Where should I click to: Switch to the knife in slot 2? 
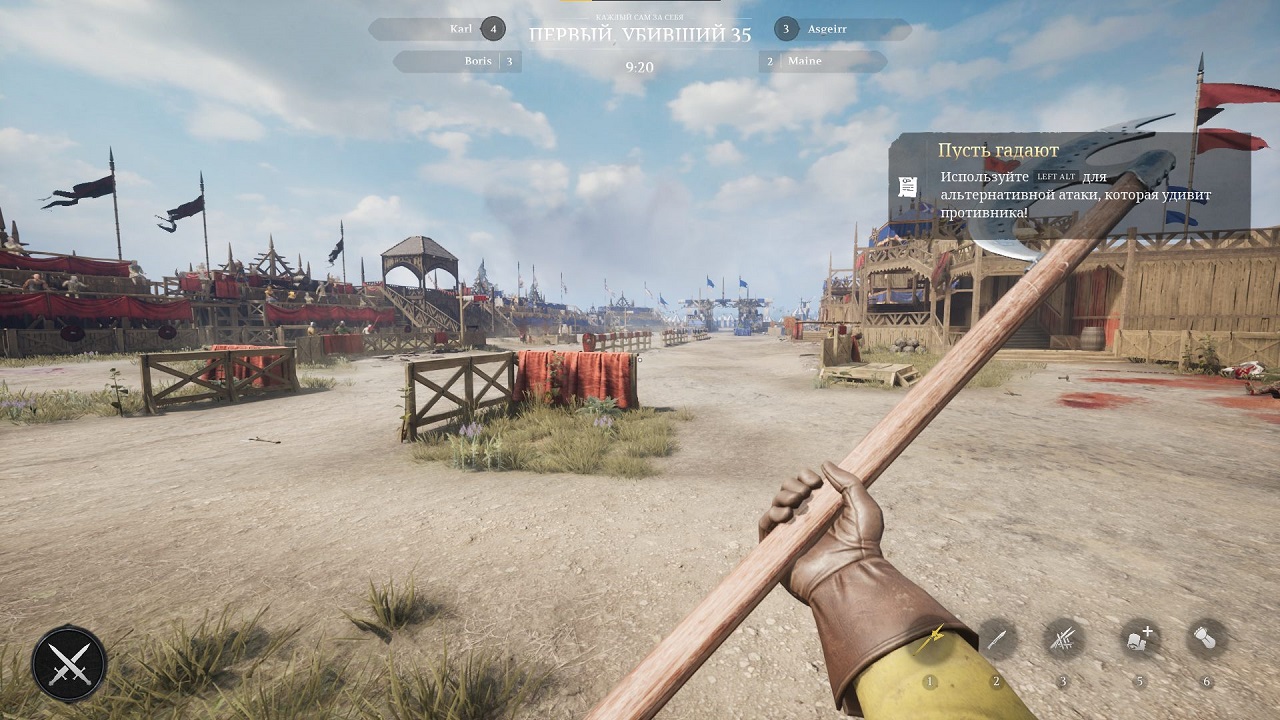coord(997,639)
